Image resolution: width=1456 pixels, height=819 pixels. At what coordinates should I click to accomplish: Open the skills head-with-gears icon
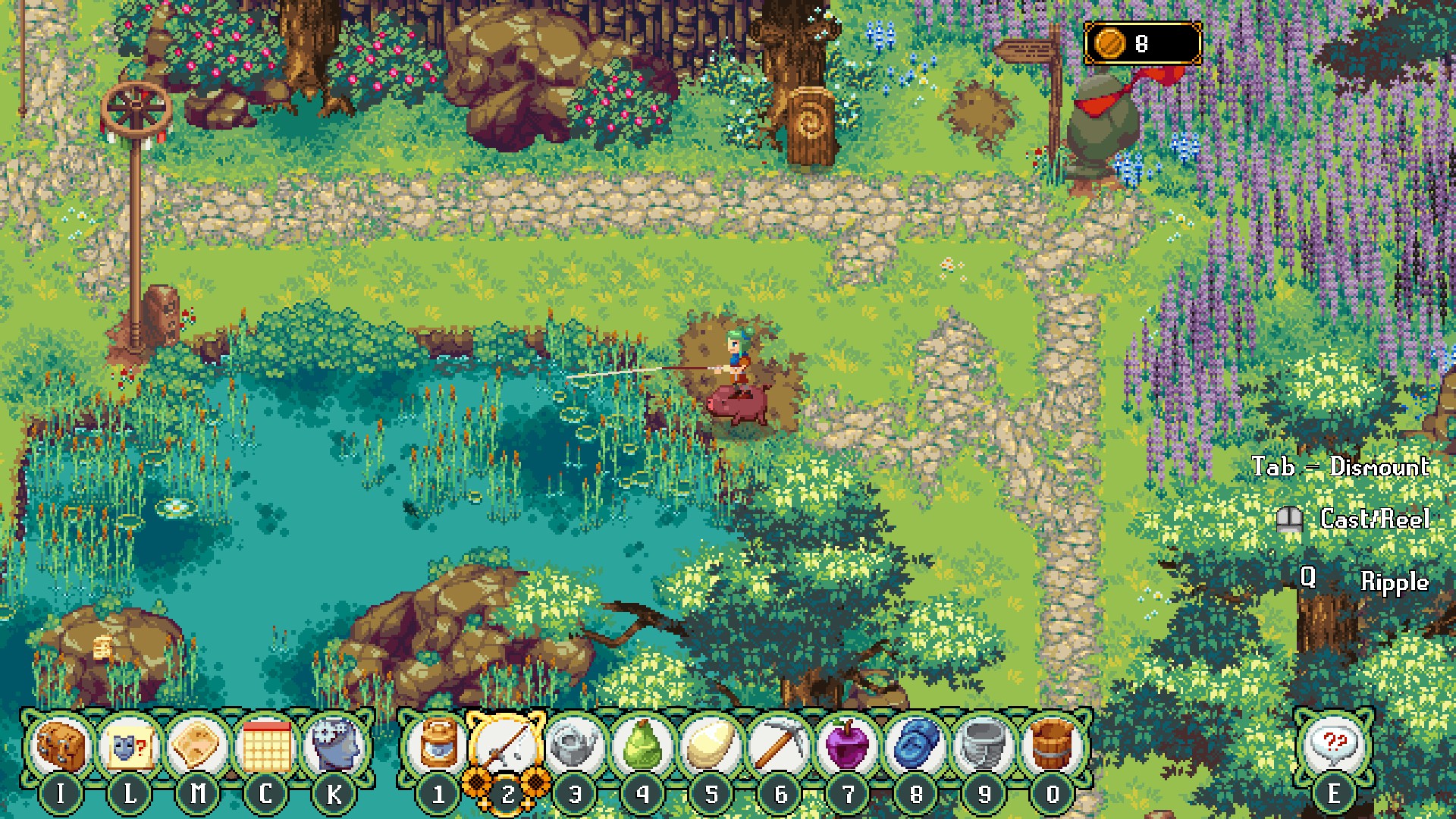point(334,747)
